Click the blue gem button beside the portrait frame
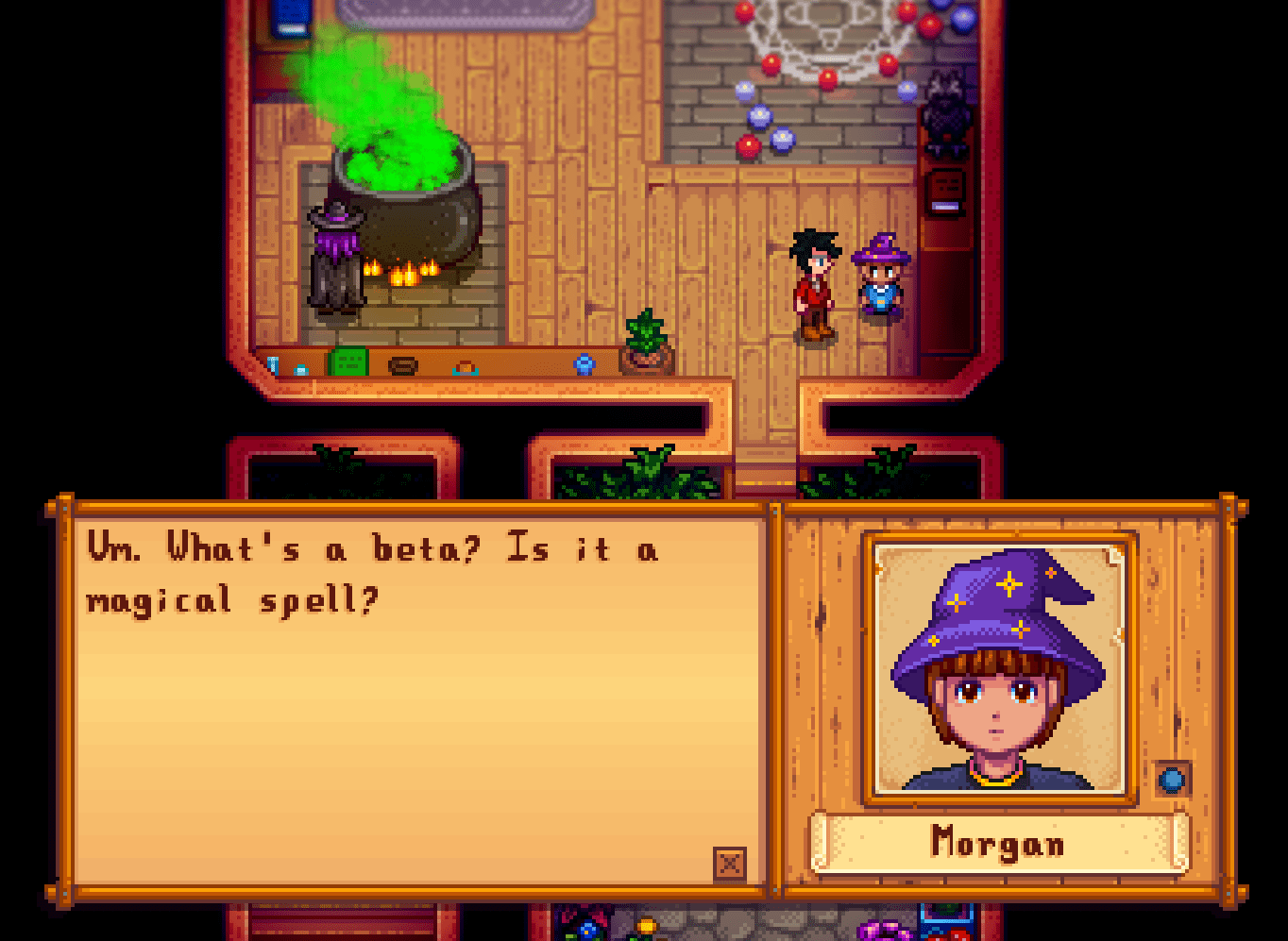 [1172, 781]
